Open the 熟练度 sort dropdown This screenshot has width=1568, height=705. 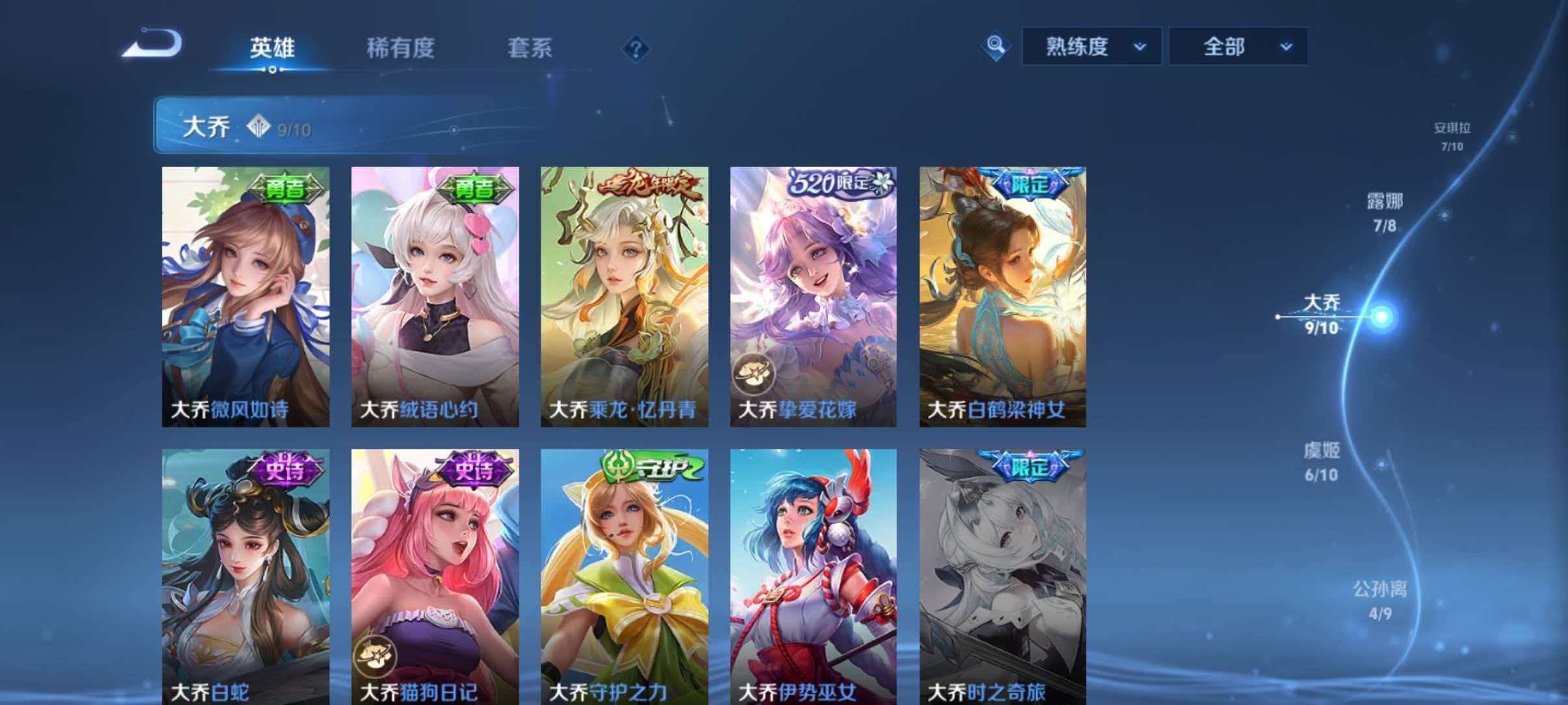pyautogui.click(x=1090, y=46)
